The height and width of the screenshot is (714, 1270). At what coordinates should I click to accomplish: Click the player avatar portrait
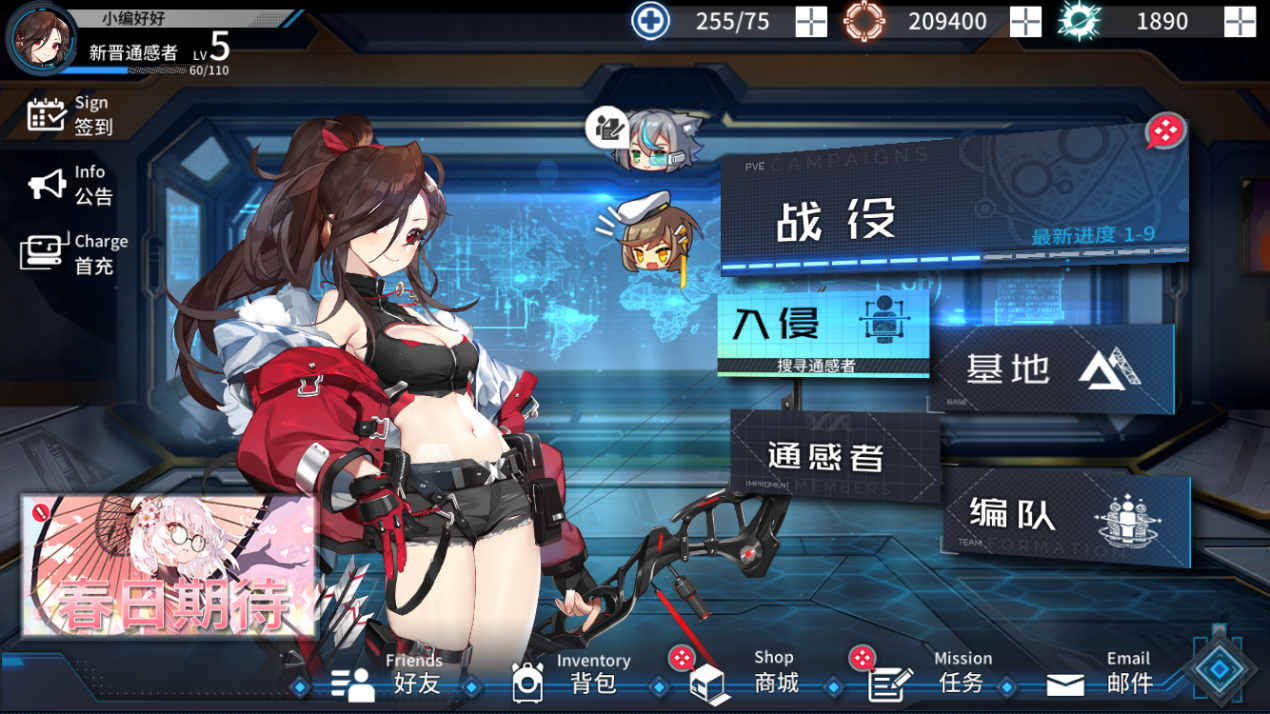(42, 38)
